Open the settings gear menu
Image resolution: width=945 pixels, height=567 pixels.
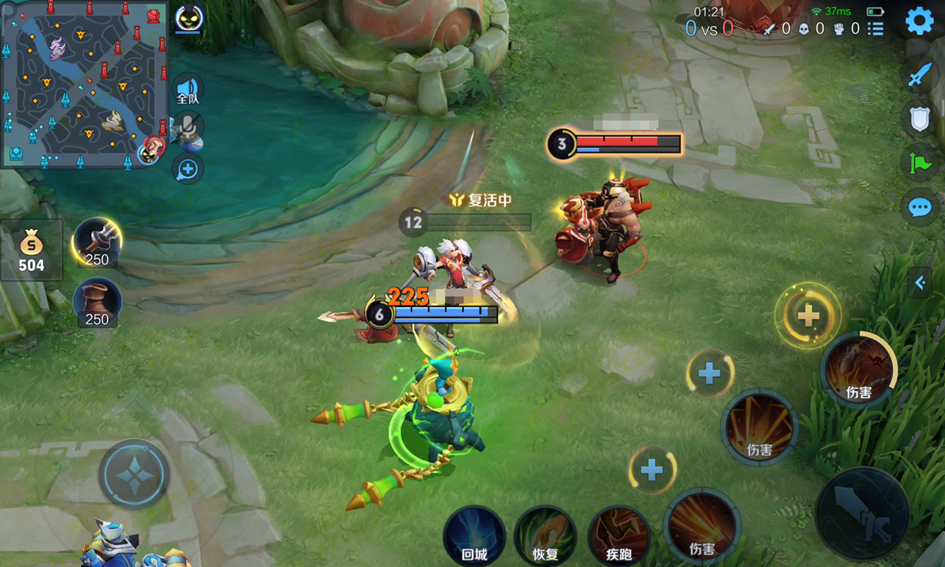point(919,21)
